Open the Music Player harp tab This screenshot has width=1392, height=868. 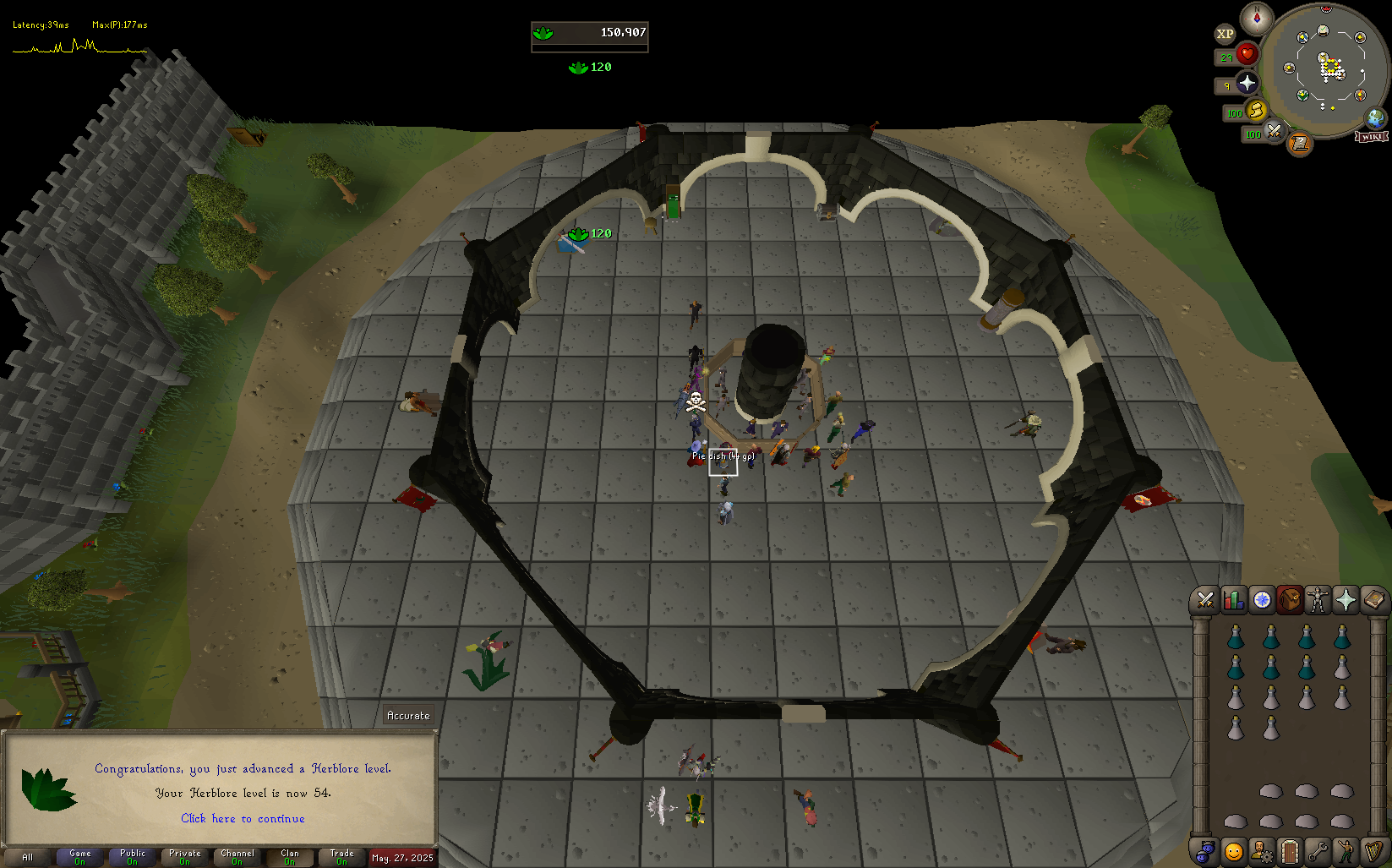pyautogui.click(x=1373, y=851)
